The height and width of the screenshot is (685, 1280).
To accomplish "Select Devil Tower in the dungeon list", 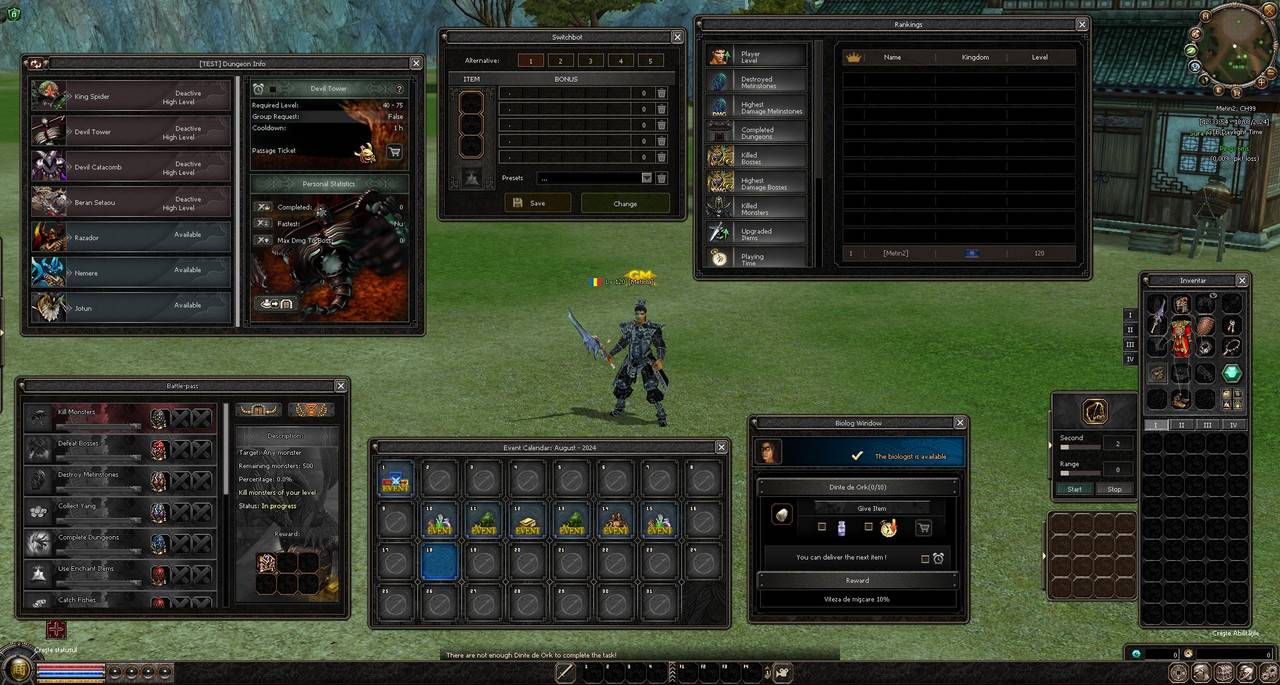I will point(130,132).
